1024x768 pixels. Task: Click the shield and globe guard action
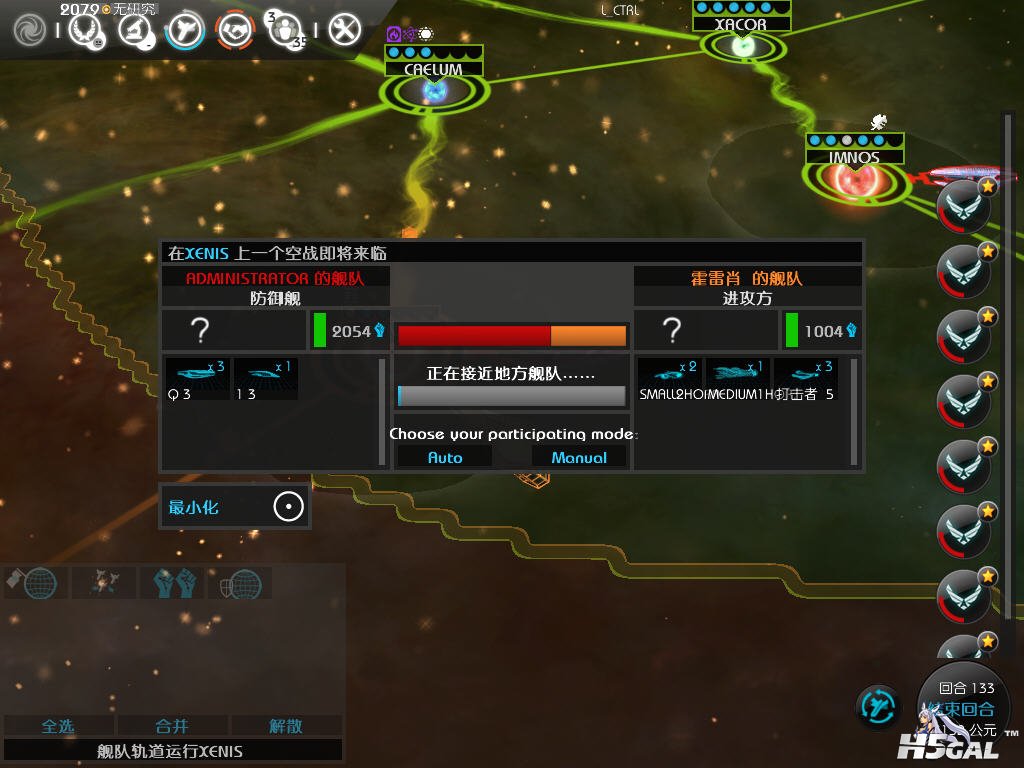click(x=238, y=582)
